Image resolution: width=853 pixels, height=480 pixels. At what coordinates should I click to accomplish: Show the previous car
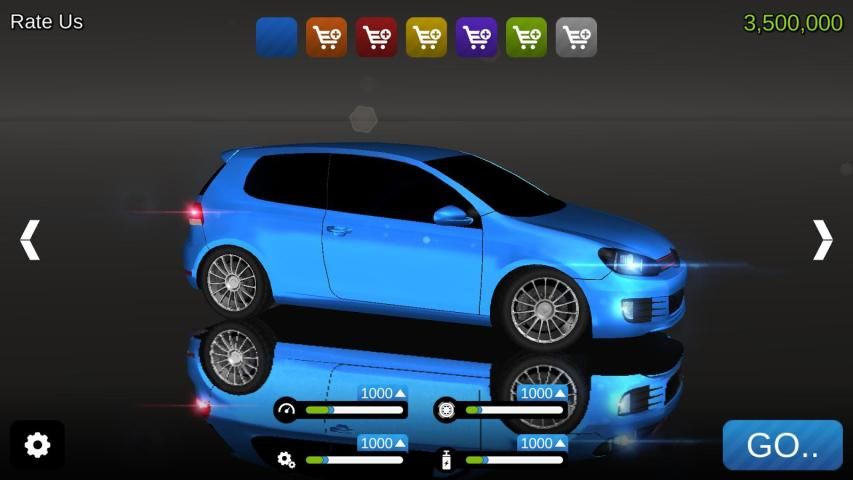(x=30, y=240)
